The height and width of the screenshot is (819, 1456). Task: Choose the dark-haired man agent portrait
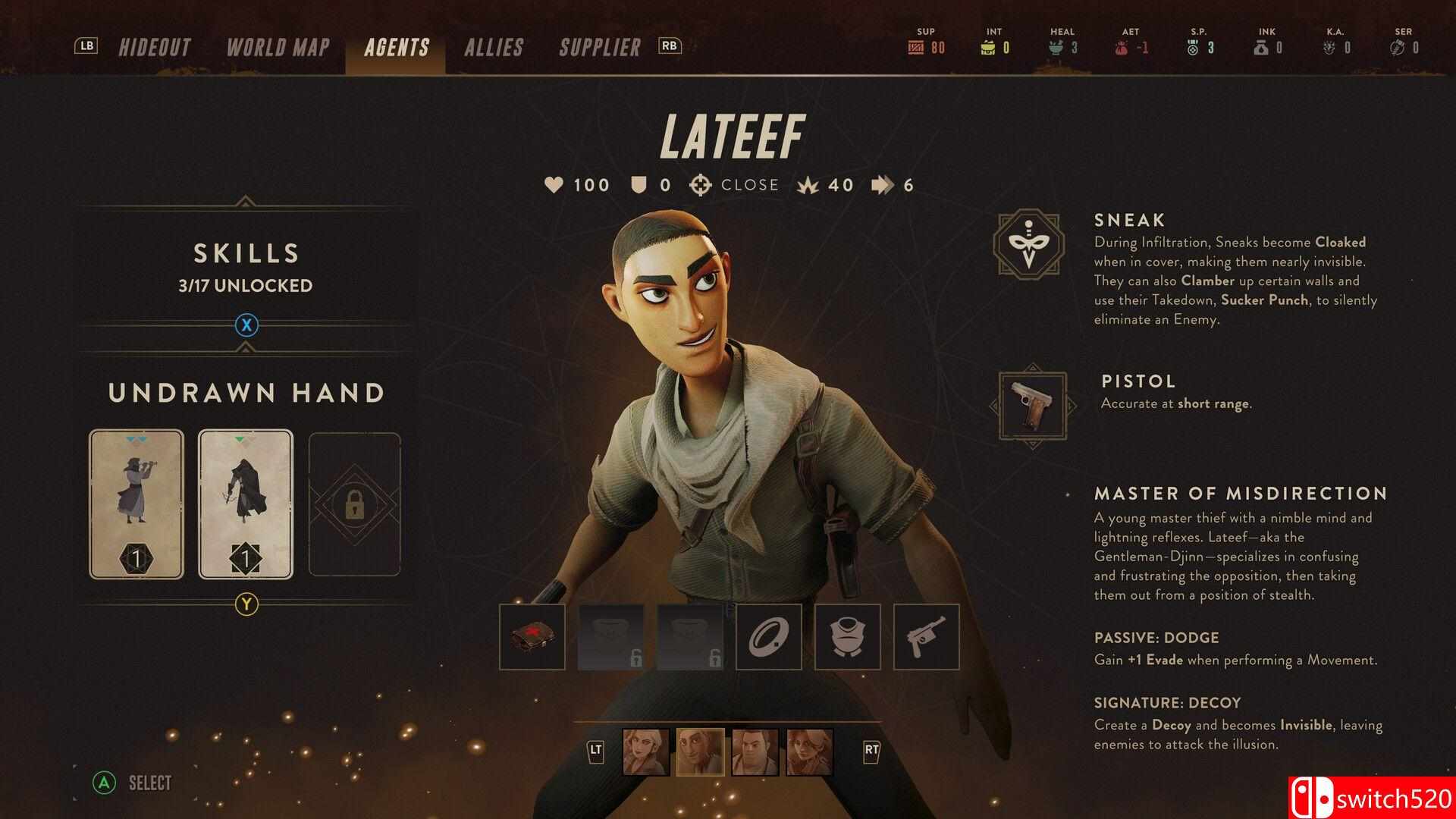point(755,752)
